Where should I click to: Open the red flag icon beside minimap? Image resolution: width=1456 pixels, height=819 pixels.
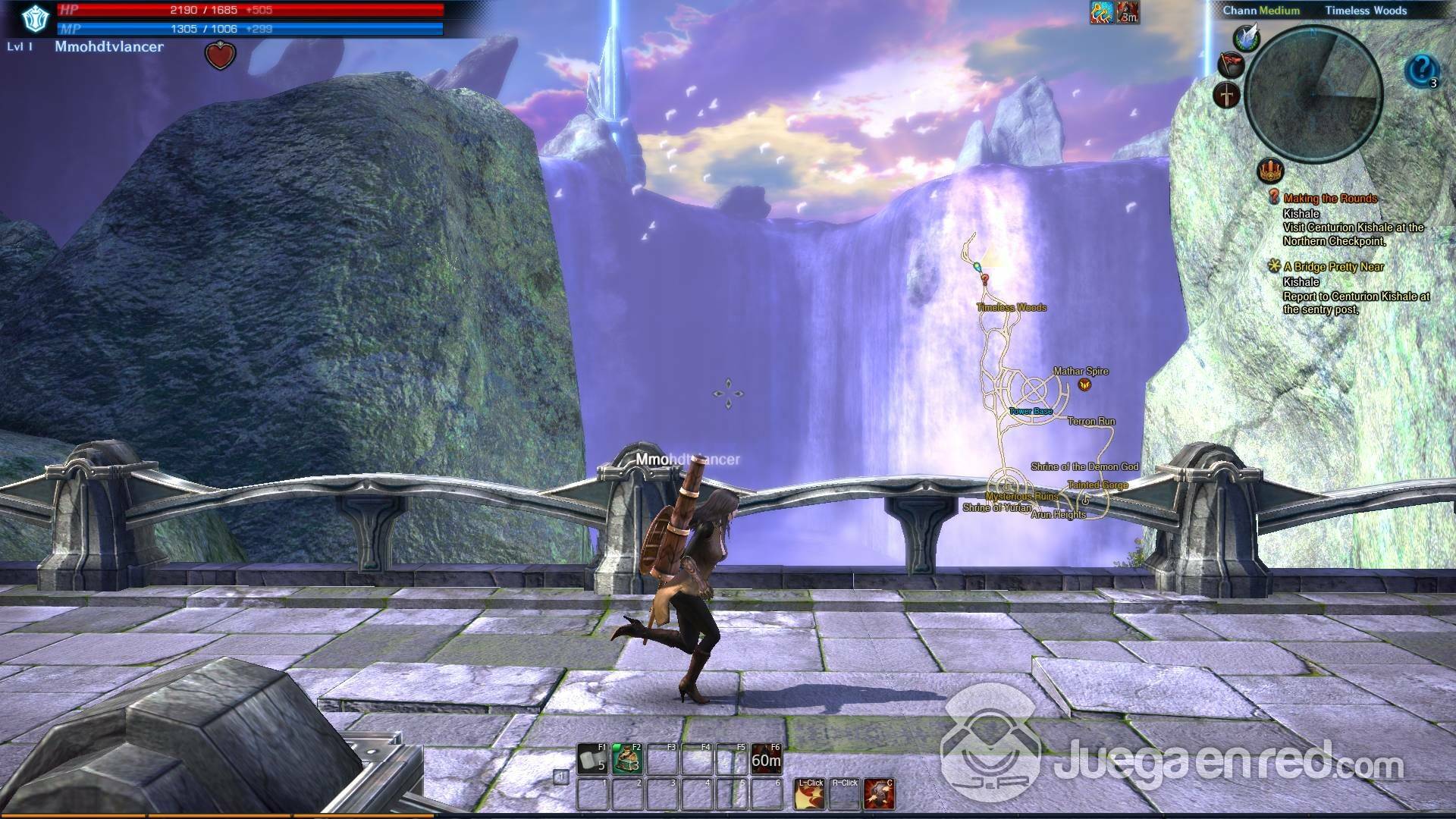pos(1231,64)
